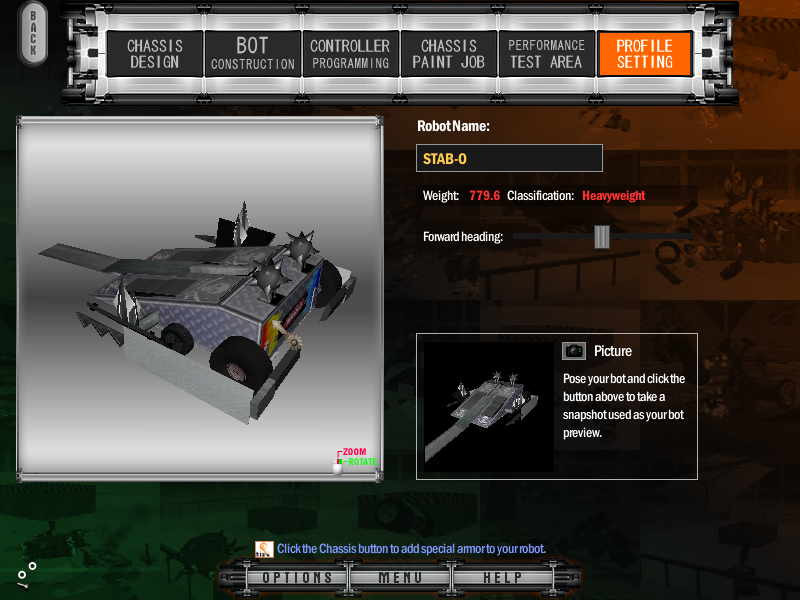Select the Chassis Paint Job tab
This screenshot has height=600, width=800.
(448, 54)
